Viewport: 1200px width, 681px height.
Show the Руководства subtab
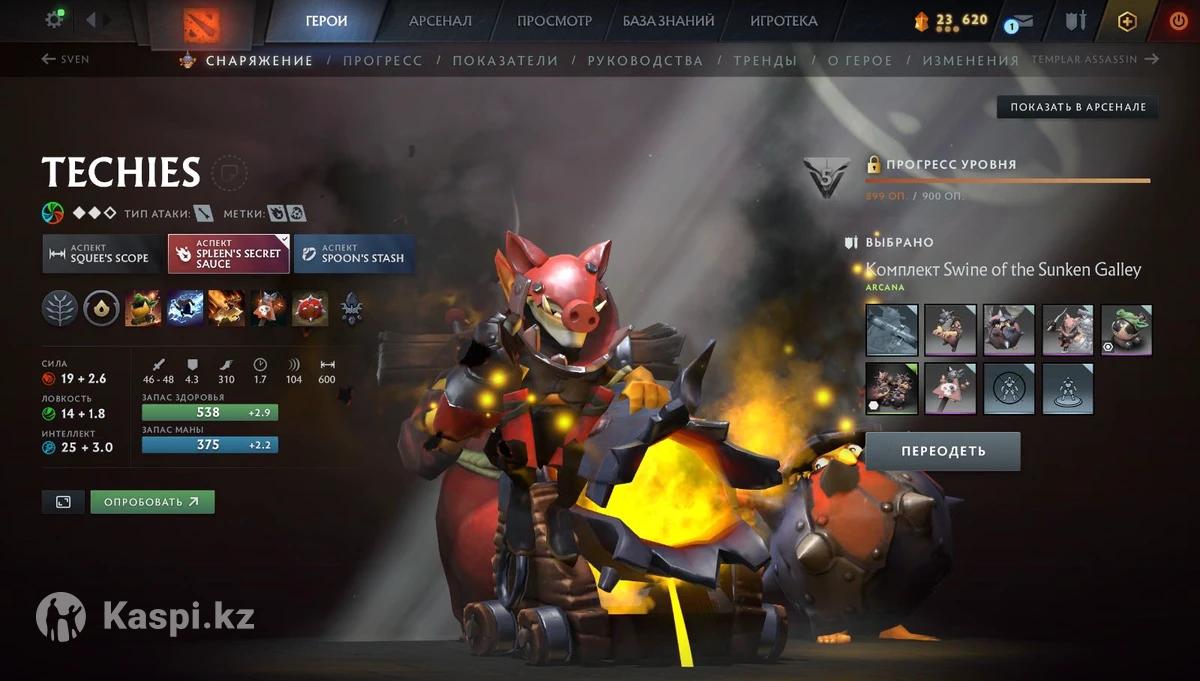pyautogui.click(x=645, y=61)
